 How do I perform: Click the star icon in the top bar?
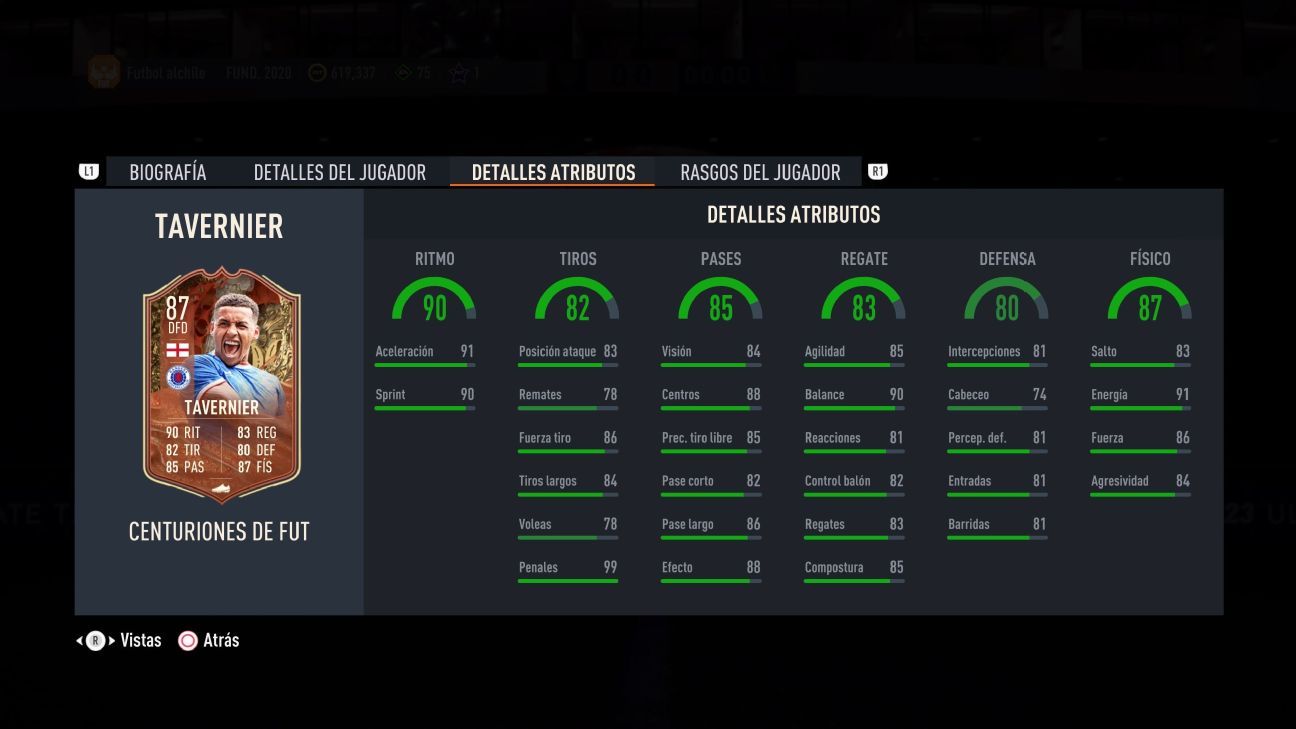click(x=460, y=72)
